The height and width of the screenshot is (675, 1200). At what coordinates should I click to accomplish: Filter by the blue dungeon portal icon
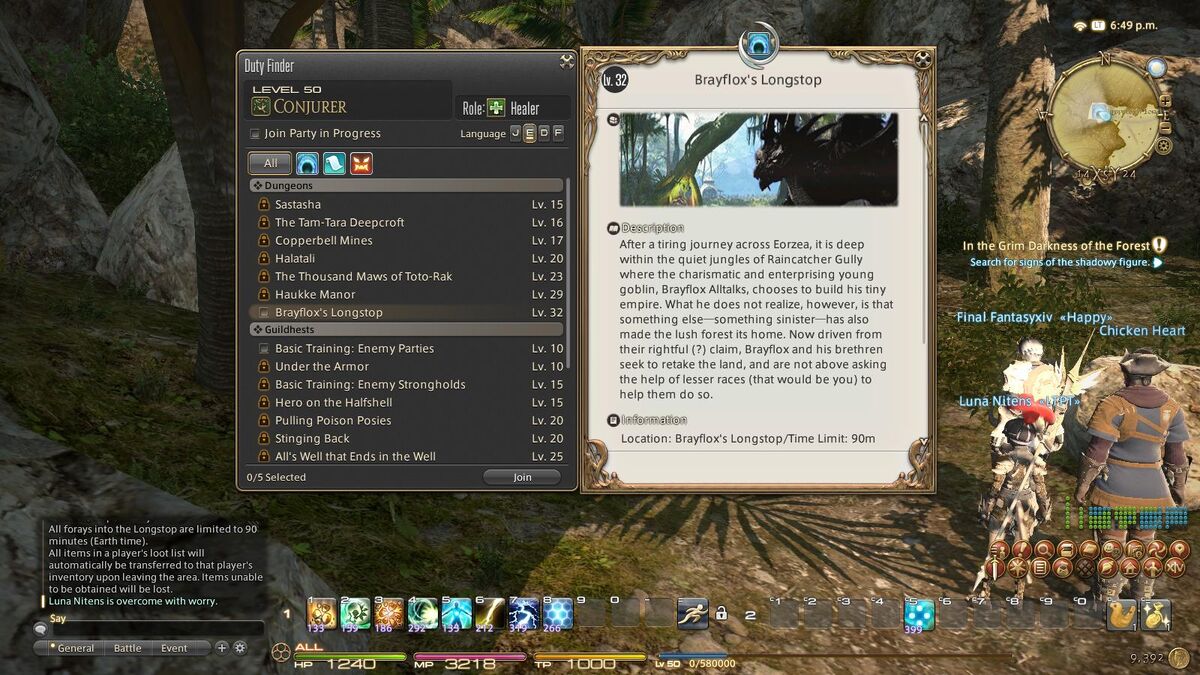pos(308,163)
